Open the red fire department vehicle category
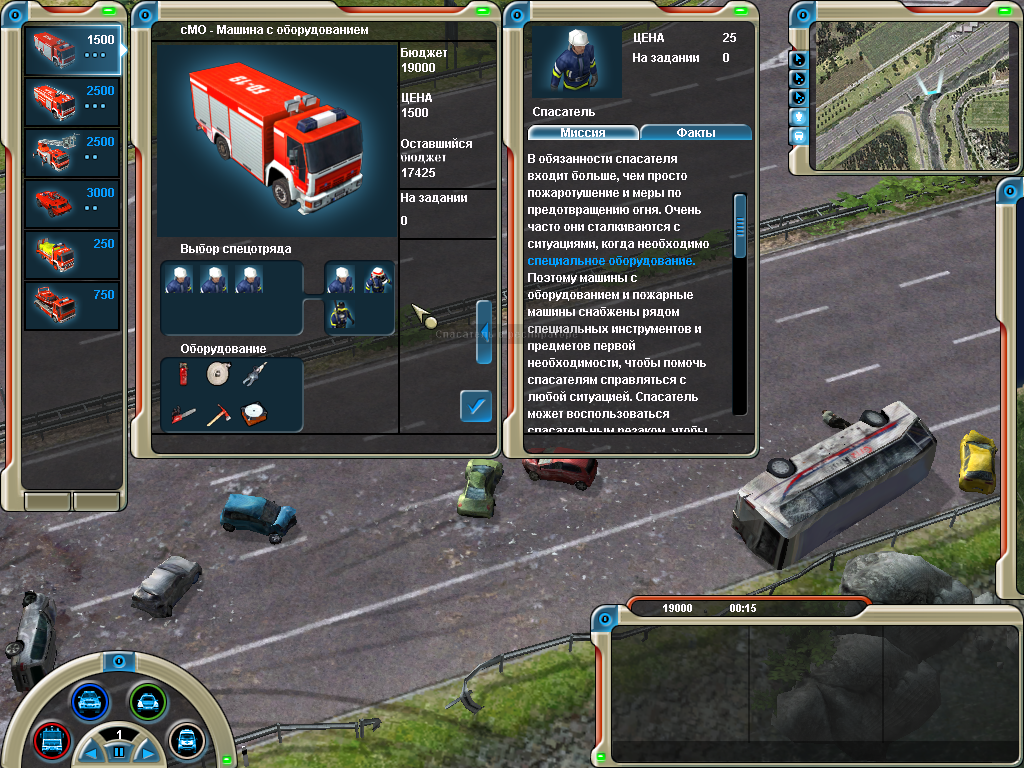Viewport: 1024px width, 768px height. click(x=50, y=741)
